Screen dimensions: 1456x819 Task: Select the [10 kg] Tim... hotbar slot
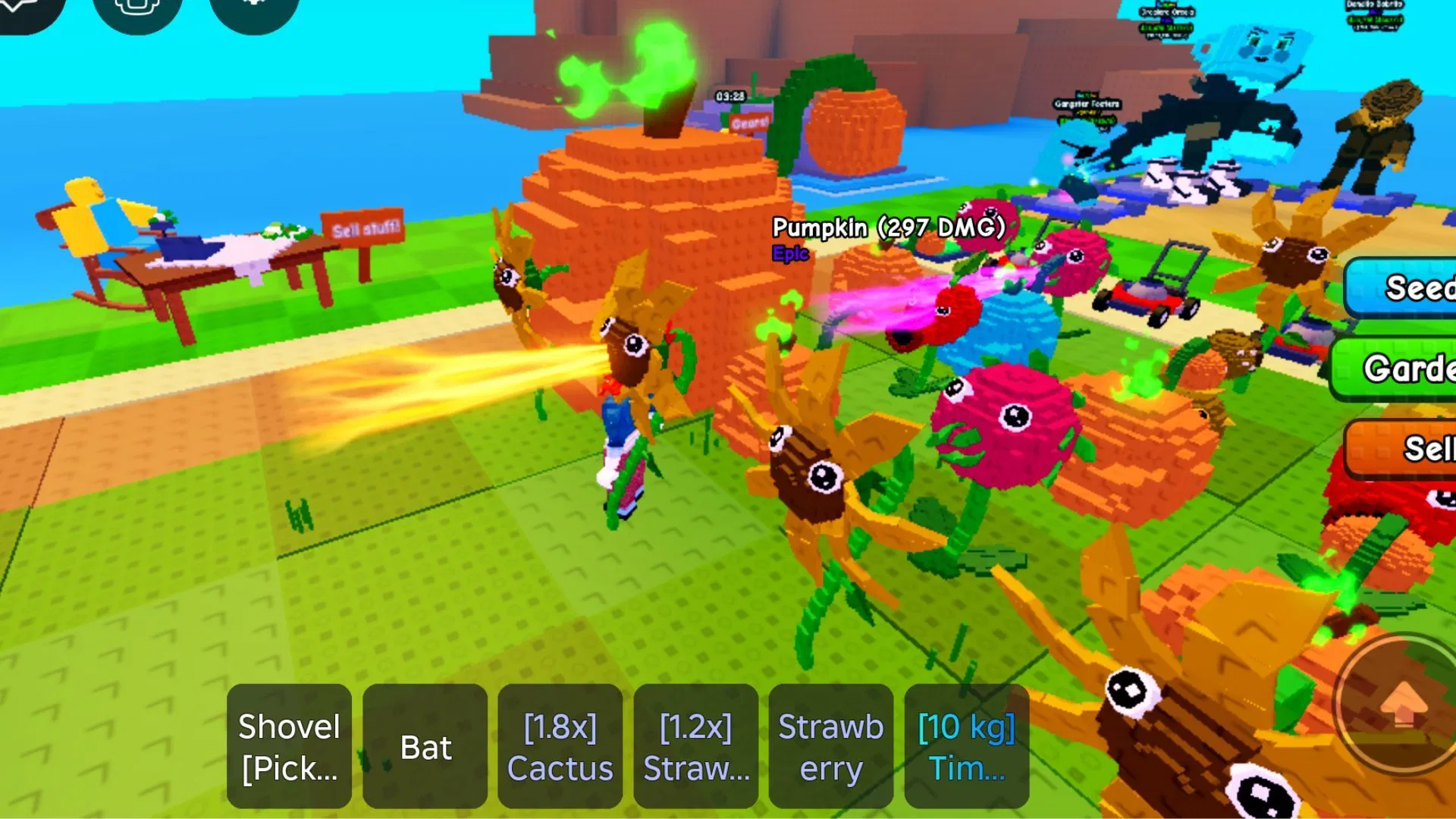[966, 747]
